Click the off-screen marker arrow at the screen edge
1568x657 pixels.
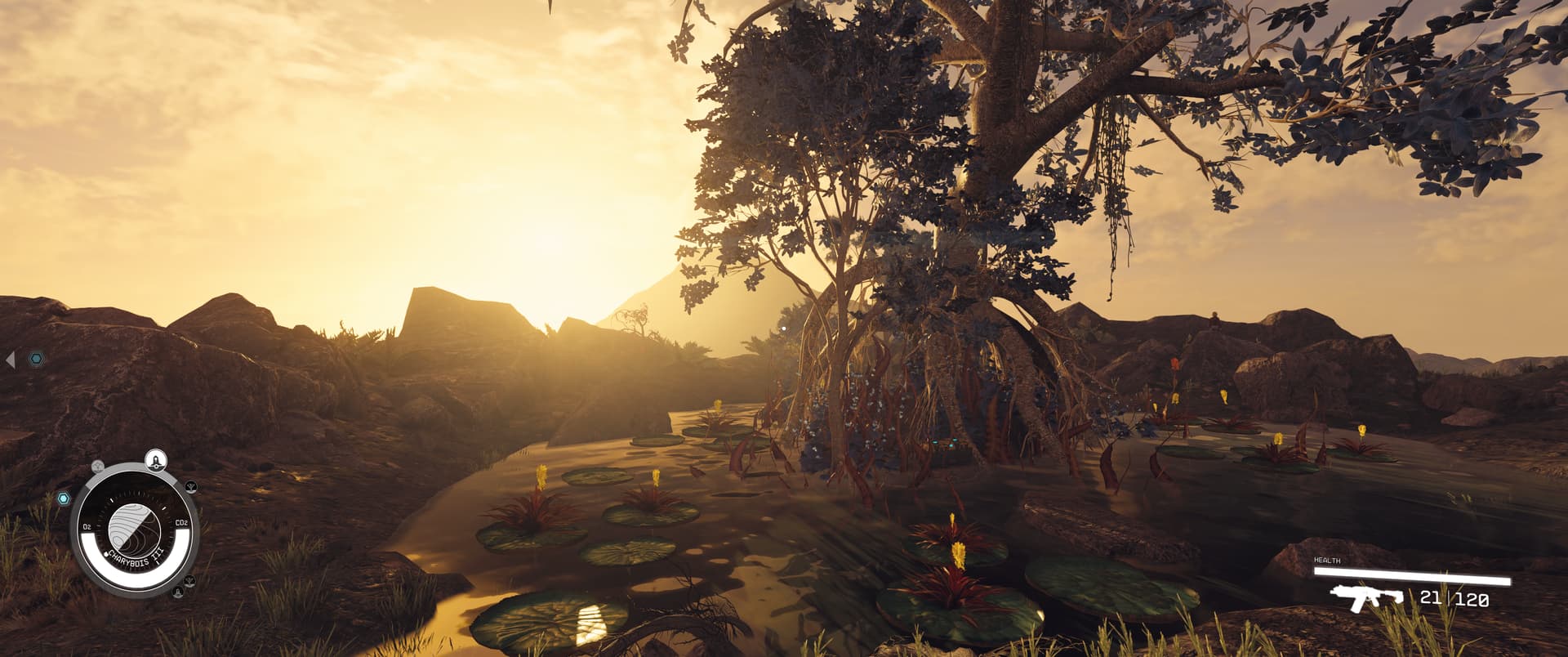pyautogui.click(x=11, y=359)
